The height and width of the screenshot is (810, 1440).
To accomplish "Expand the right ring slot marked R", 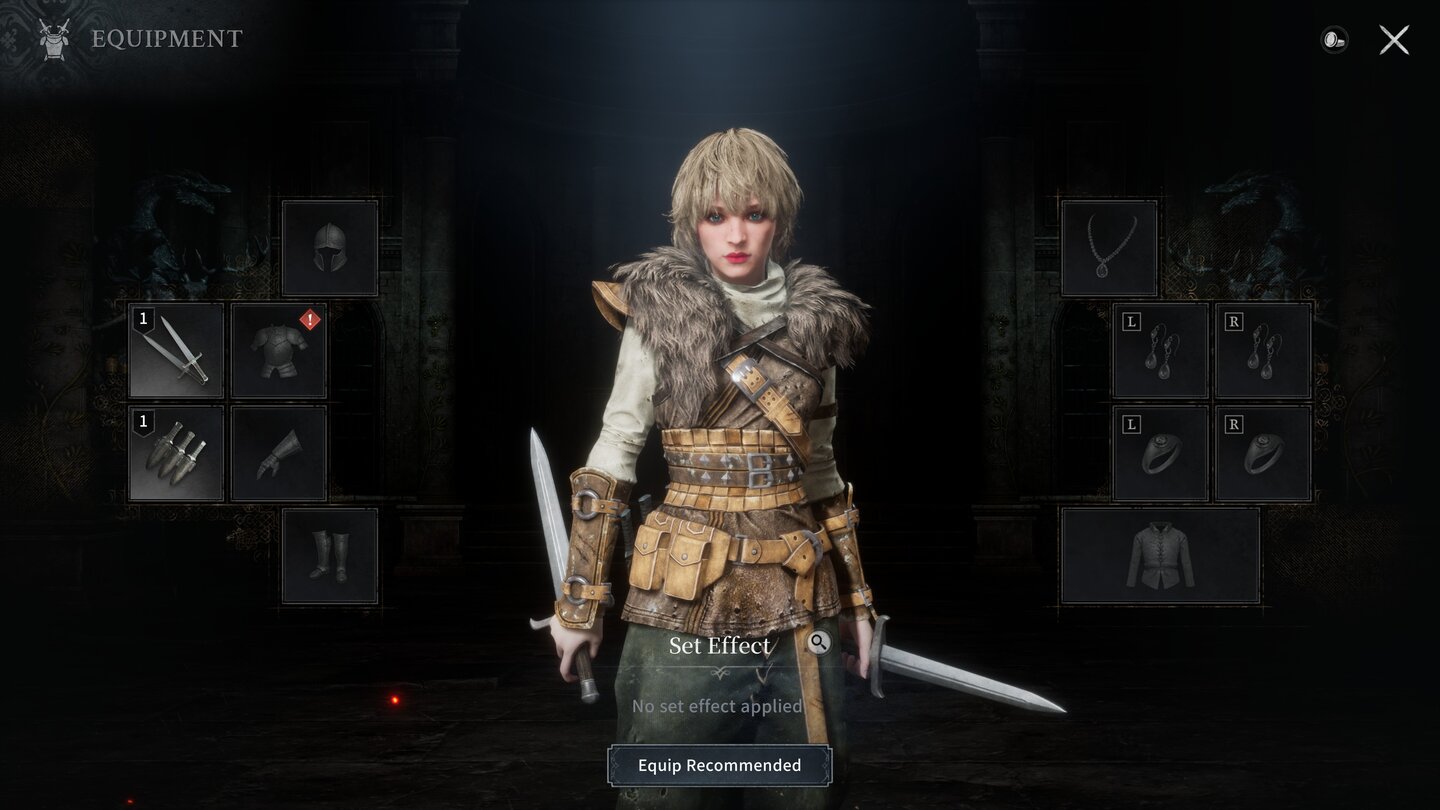I will coord(1262,453).
